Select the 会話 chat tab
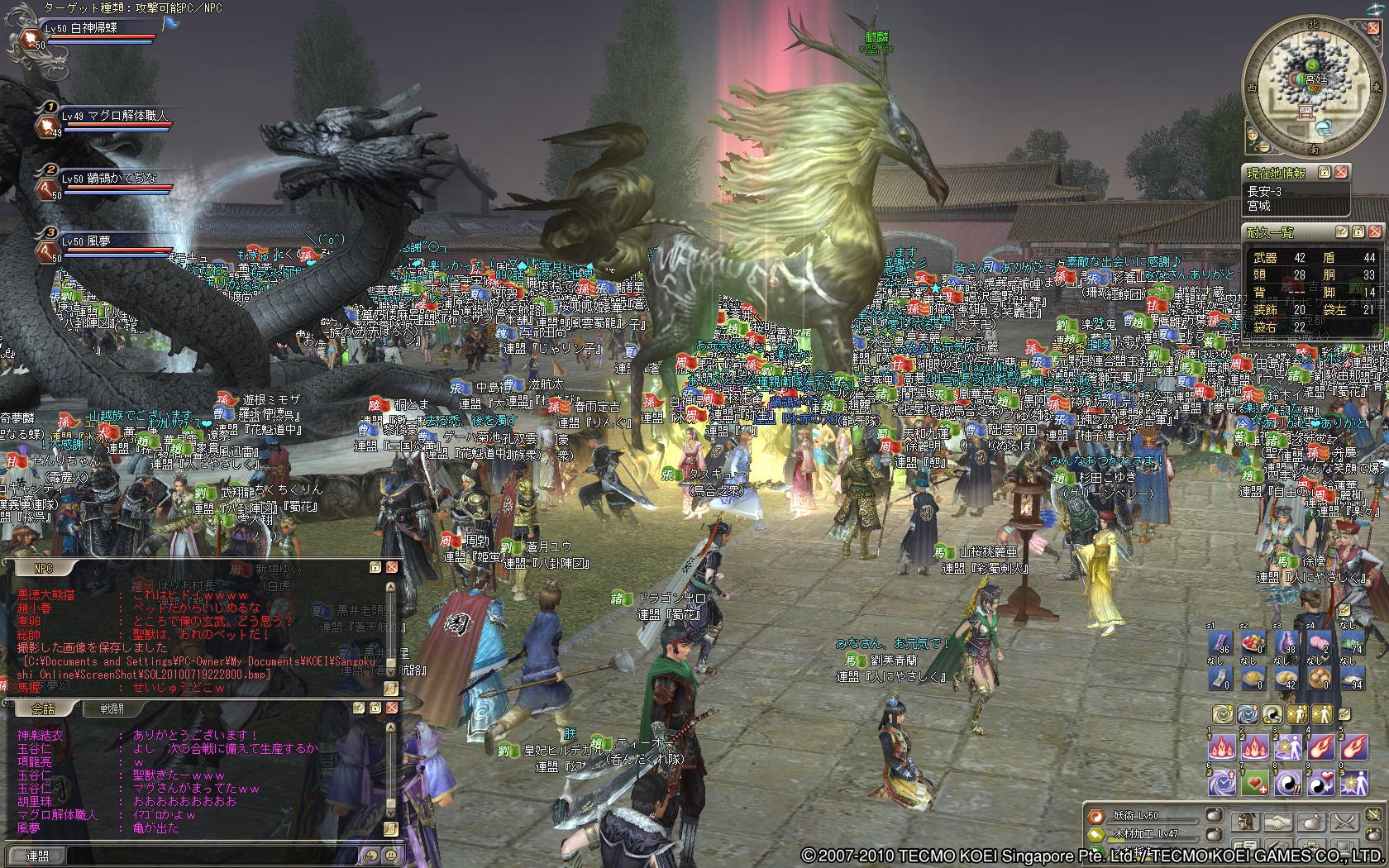 [43, 708]
